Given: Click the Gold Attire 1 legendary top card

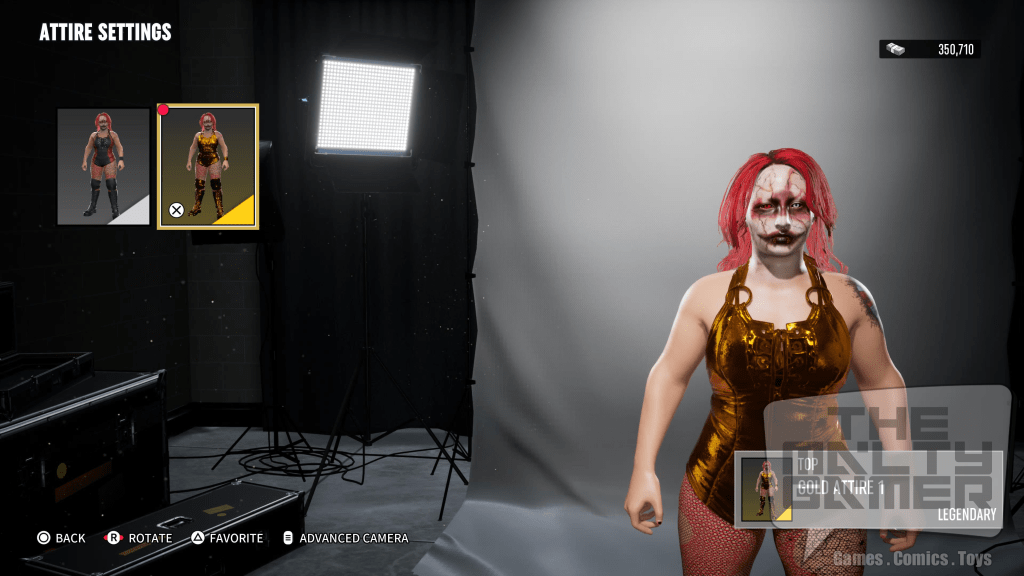Looking at the screenshot, I should [868, 489].
